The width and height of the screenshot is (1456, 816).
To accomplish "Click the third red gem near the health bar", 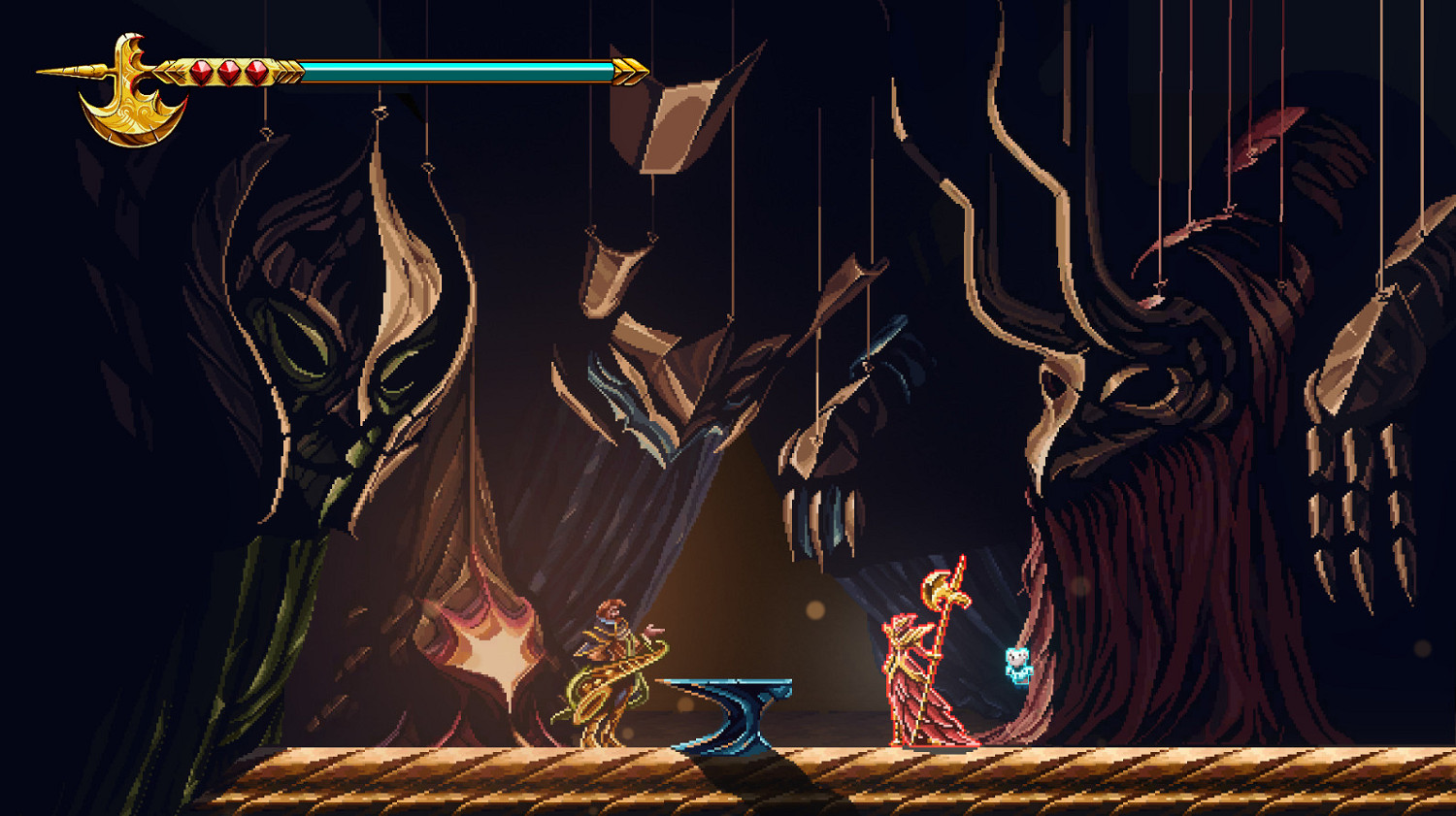I will [x=255, y=72].
